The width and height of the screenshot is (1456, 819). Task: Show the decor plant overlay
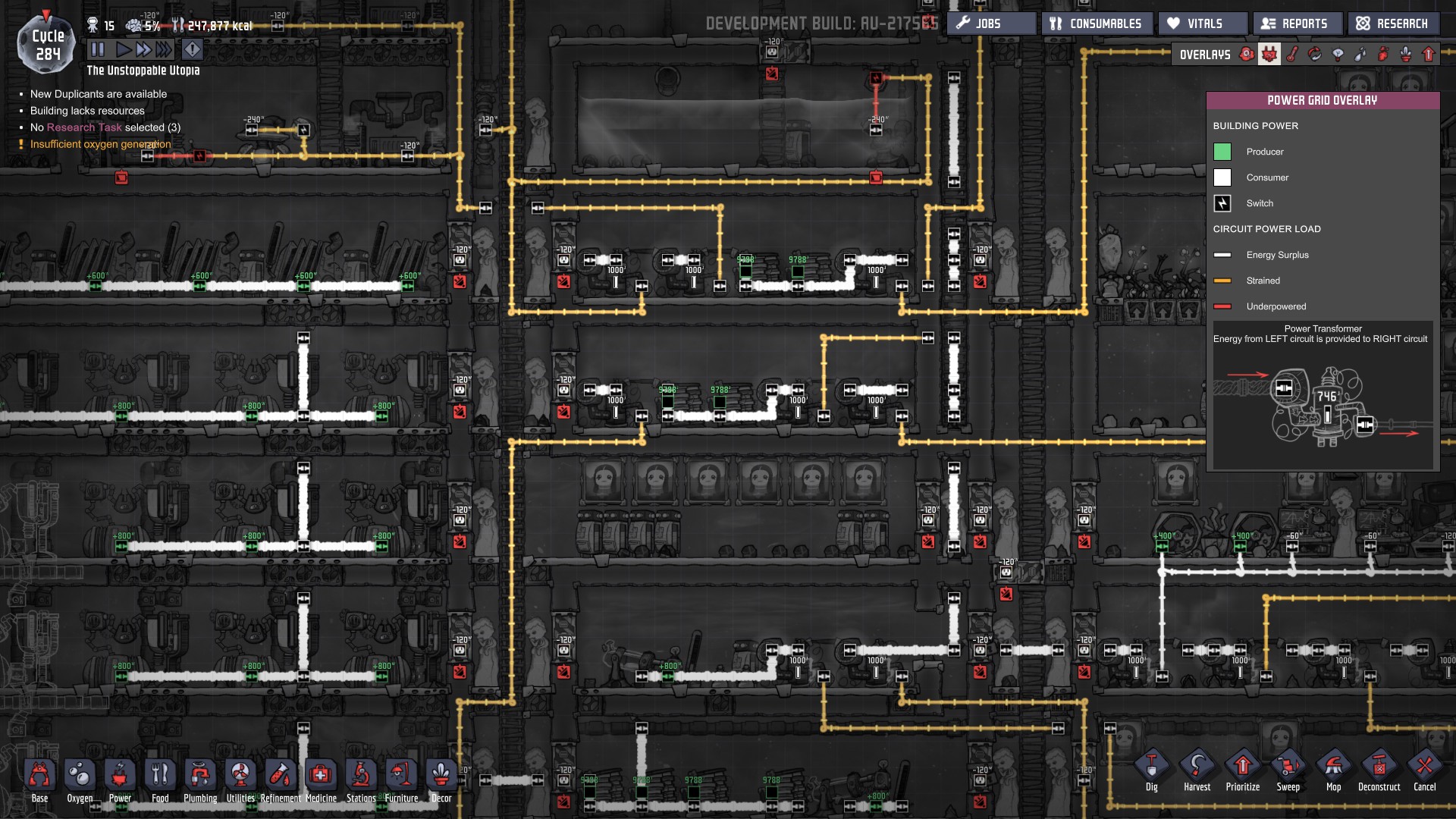1406,55
